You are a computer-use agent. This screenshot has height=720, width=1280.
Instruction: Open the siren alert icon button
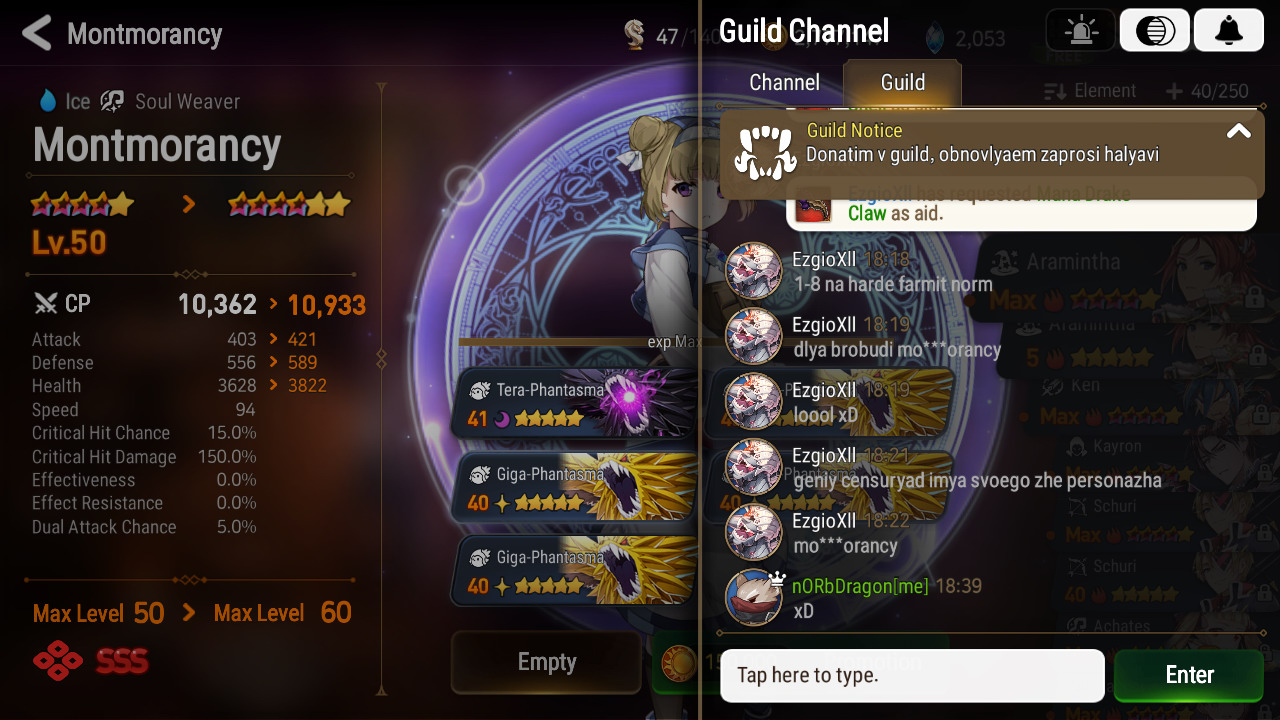click(1080, 31)
